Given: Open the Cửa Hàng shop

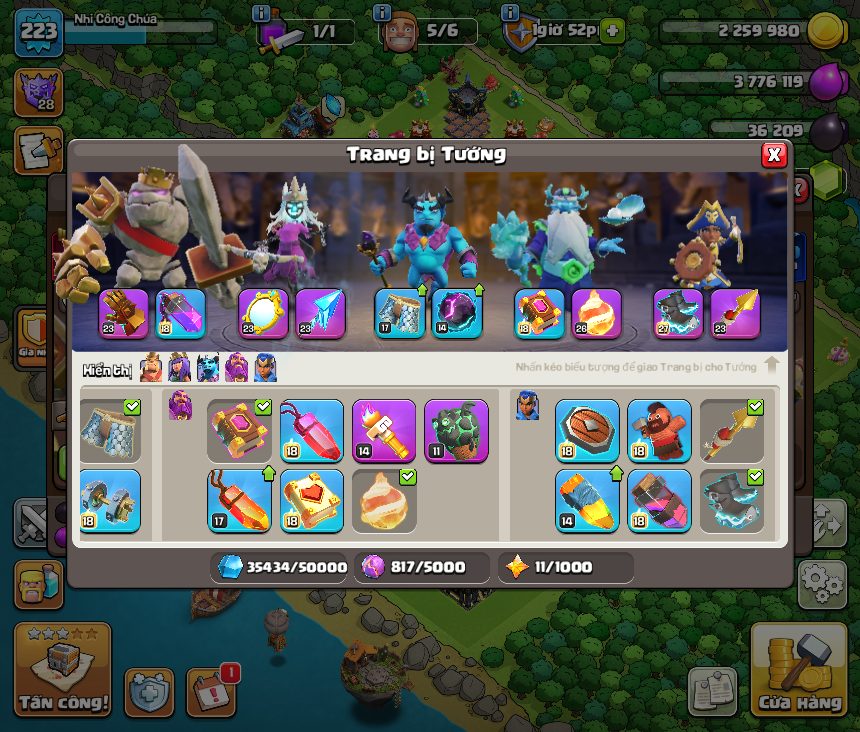Looking at the screenshot, I should [x=798, y=669].
